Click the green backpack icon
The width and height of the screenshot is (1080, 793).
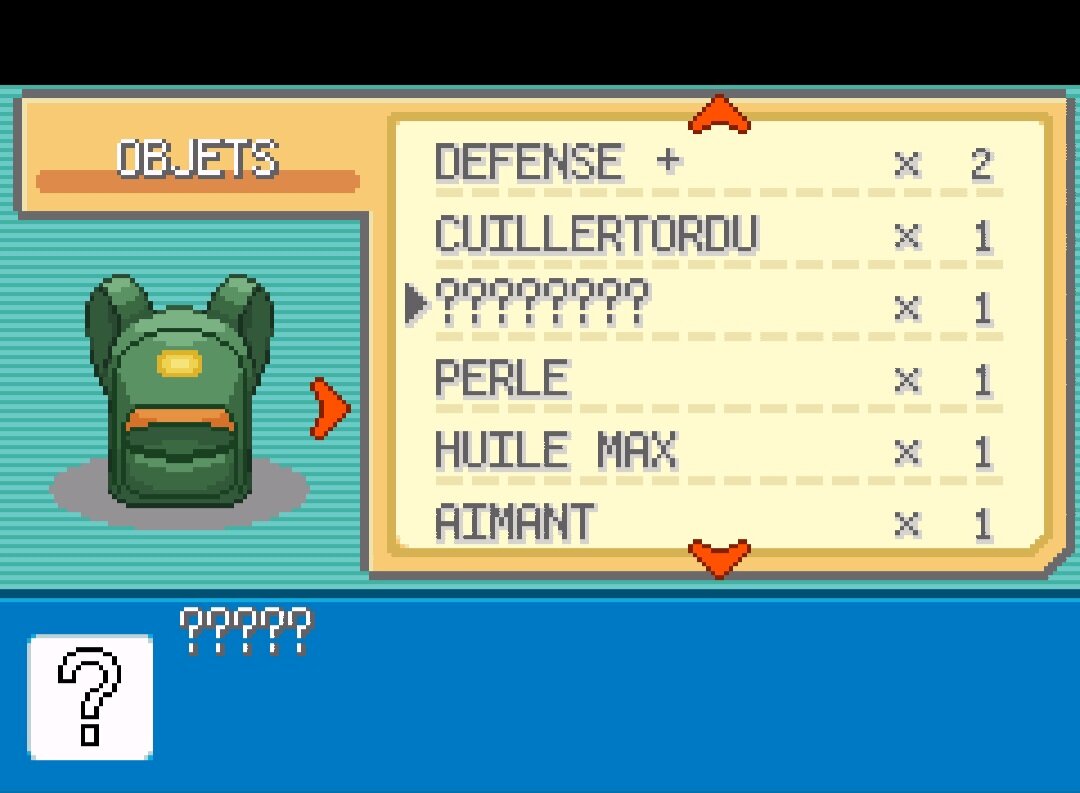[179, 392]
